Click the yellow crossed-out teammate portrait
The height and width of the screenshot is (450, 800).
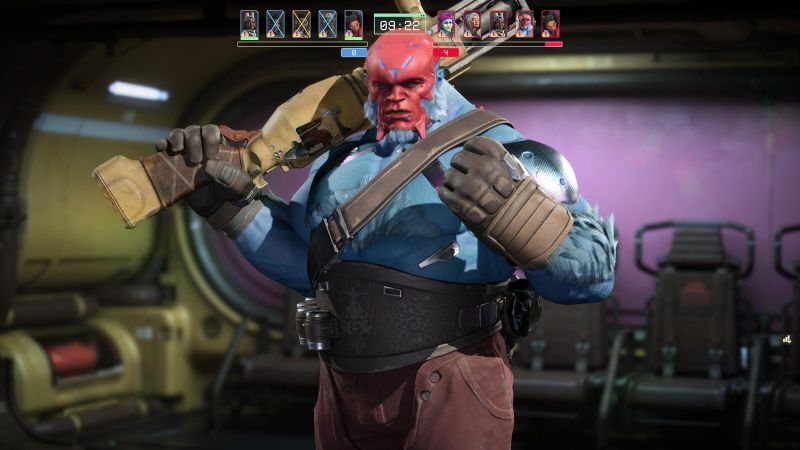click(301, 24)
